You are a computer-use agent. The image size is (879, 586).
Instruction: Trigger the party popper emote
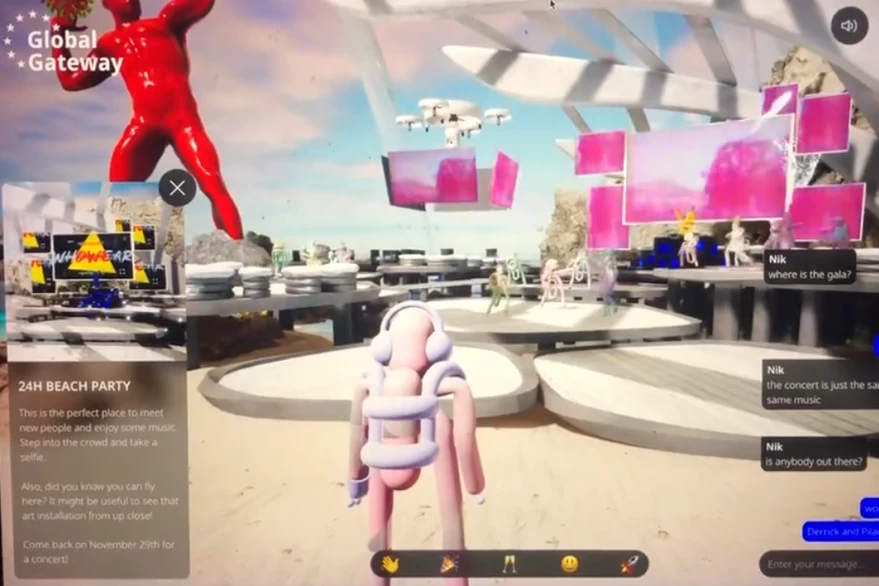tap(449, 564)
